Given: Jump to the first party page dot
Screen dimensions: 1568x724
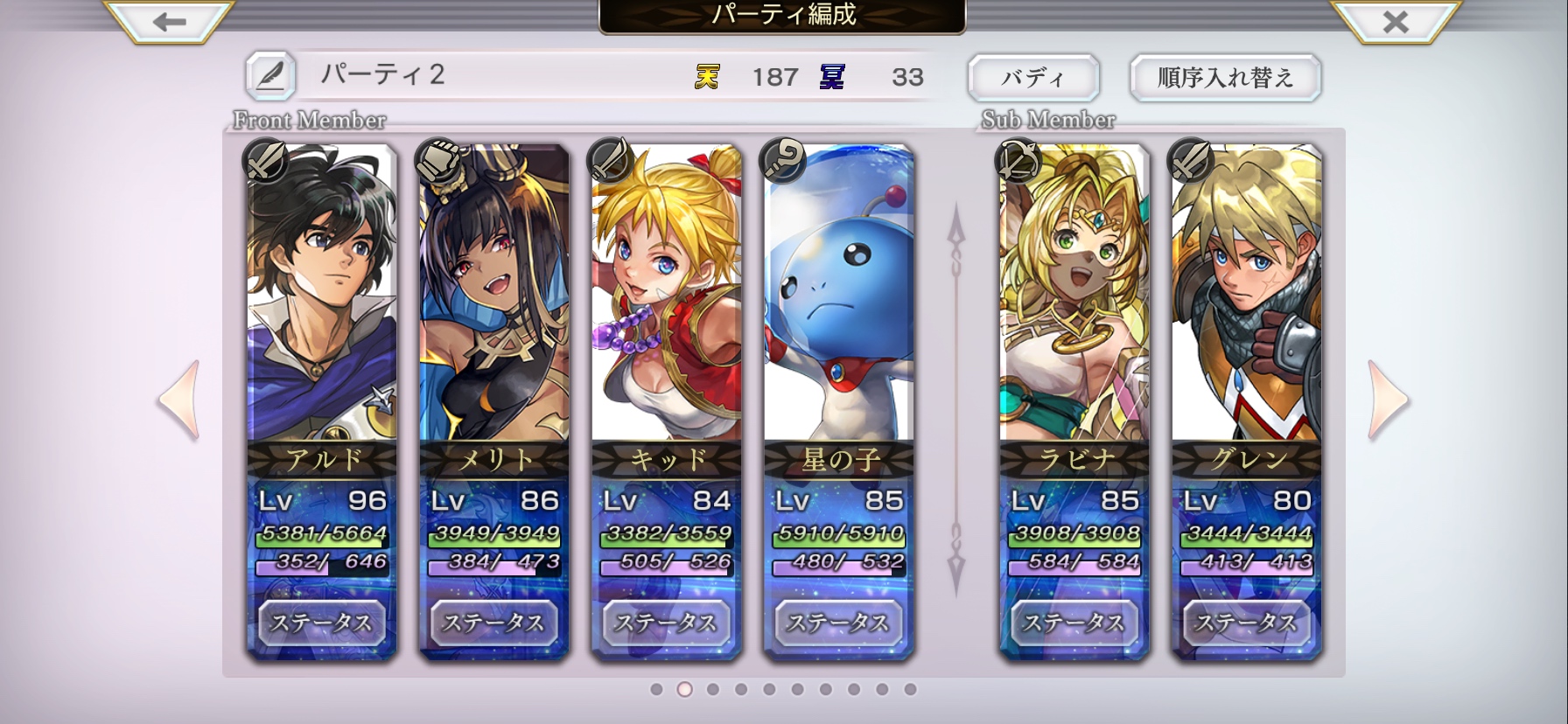Looking at the screenshot, I should [656, 689].
